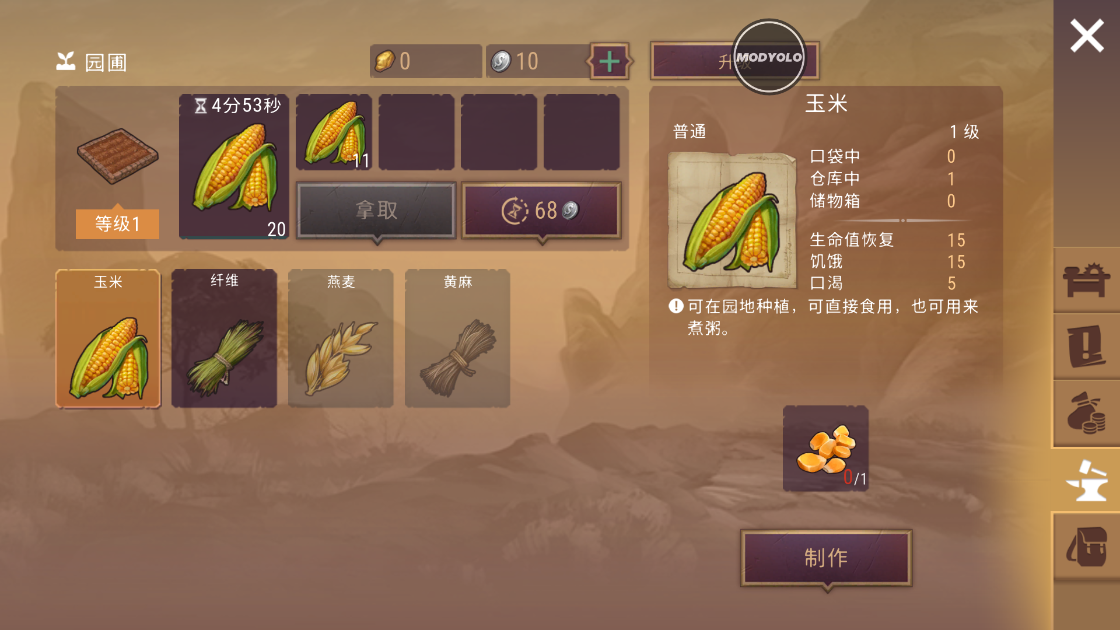The height and width of the screenshot is (630, 1120).
Task: Speed up growth for 68 silver
Action: pyautogui.click(x=541, y=210)
